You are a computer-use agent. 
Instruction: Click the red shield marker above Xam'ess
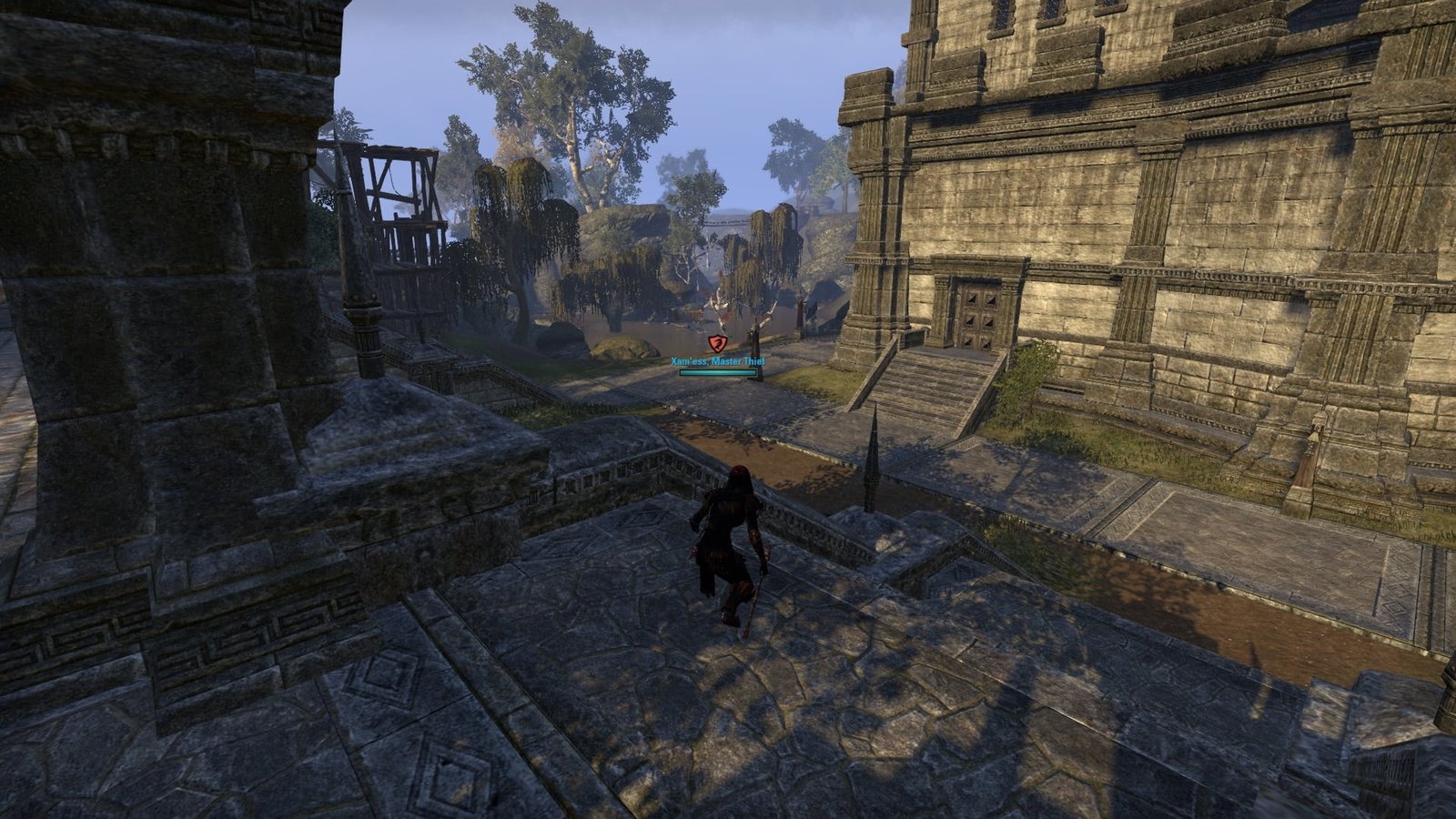[x=718, y=342]
